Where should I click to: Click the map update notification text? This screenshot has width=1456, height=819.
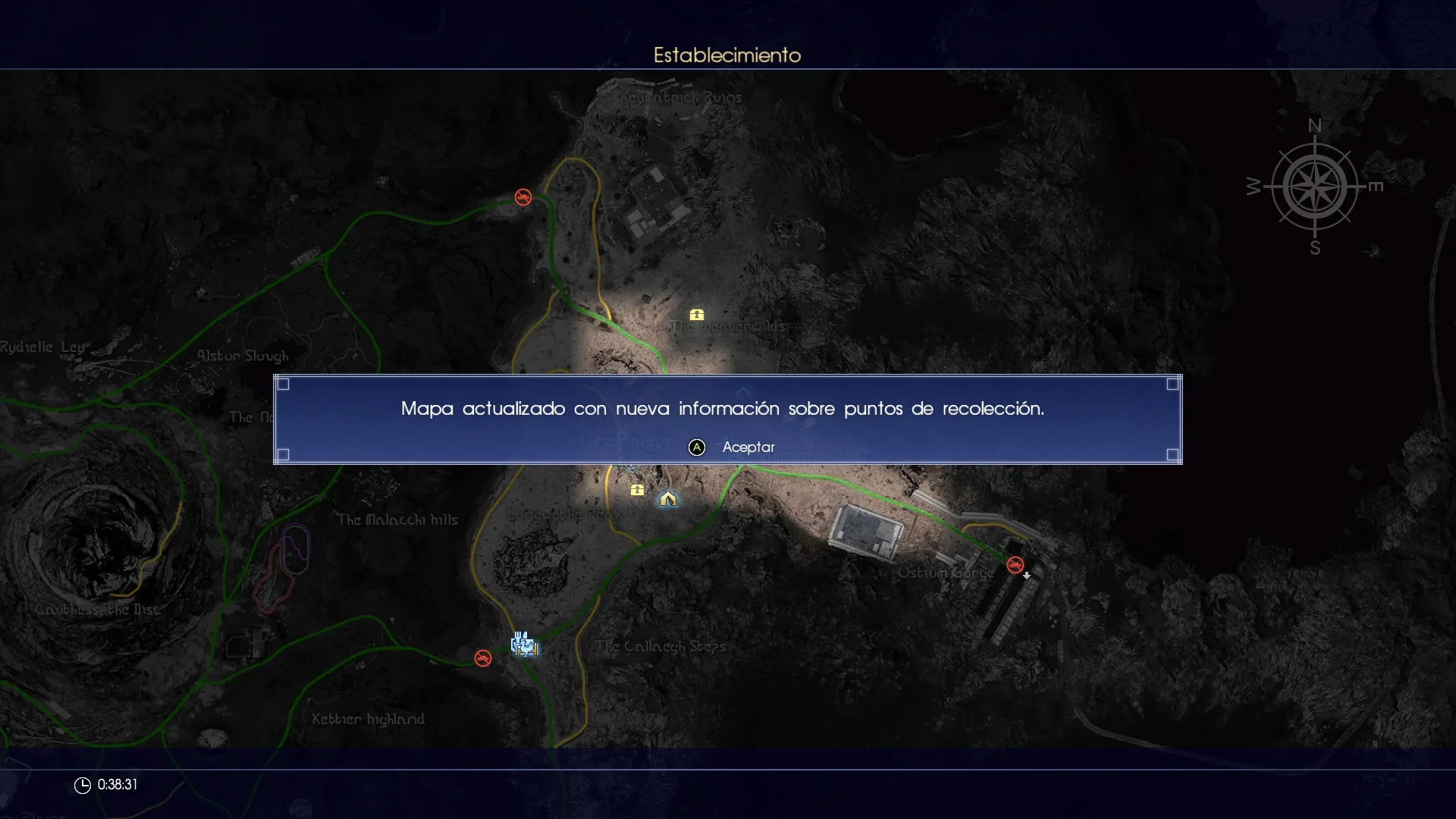point(723,409)
